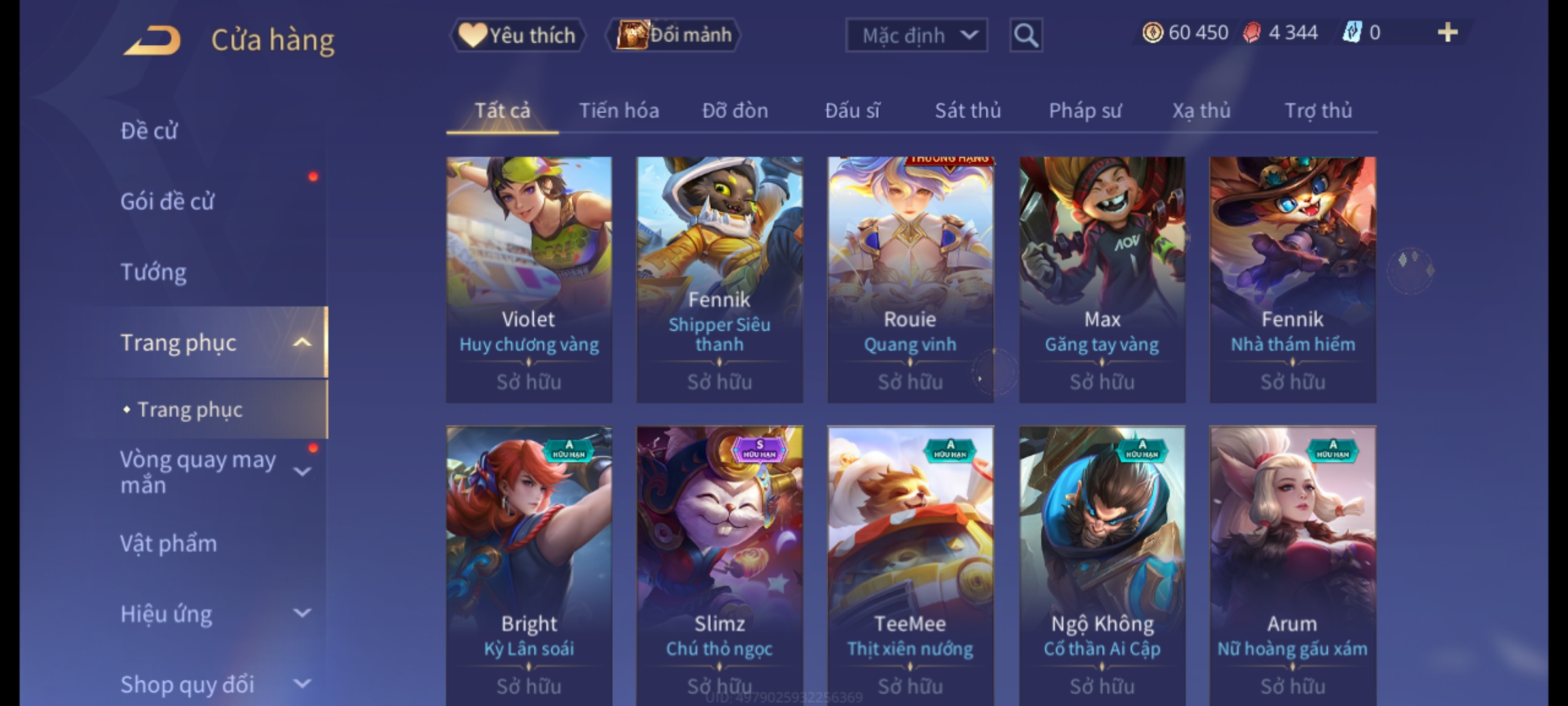Screen dimensions: 1568x706
Task: Open the Đổi mảnh fragment exchange
Action: 674,35
